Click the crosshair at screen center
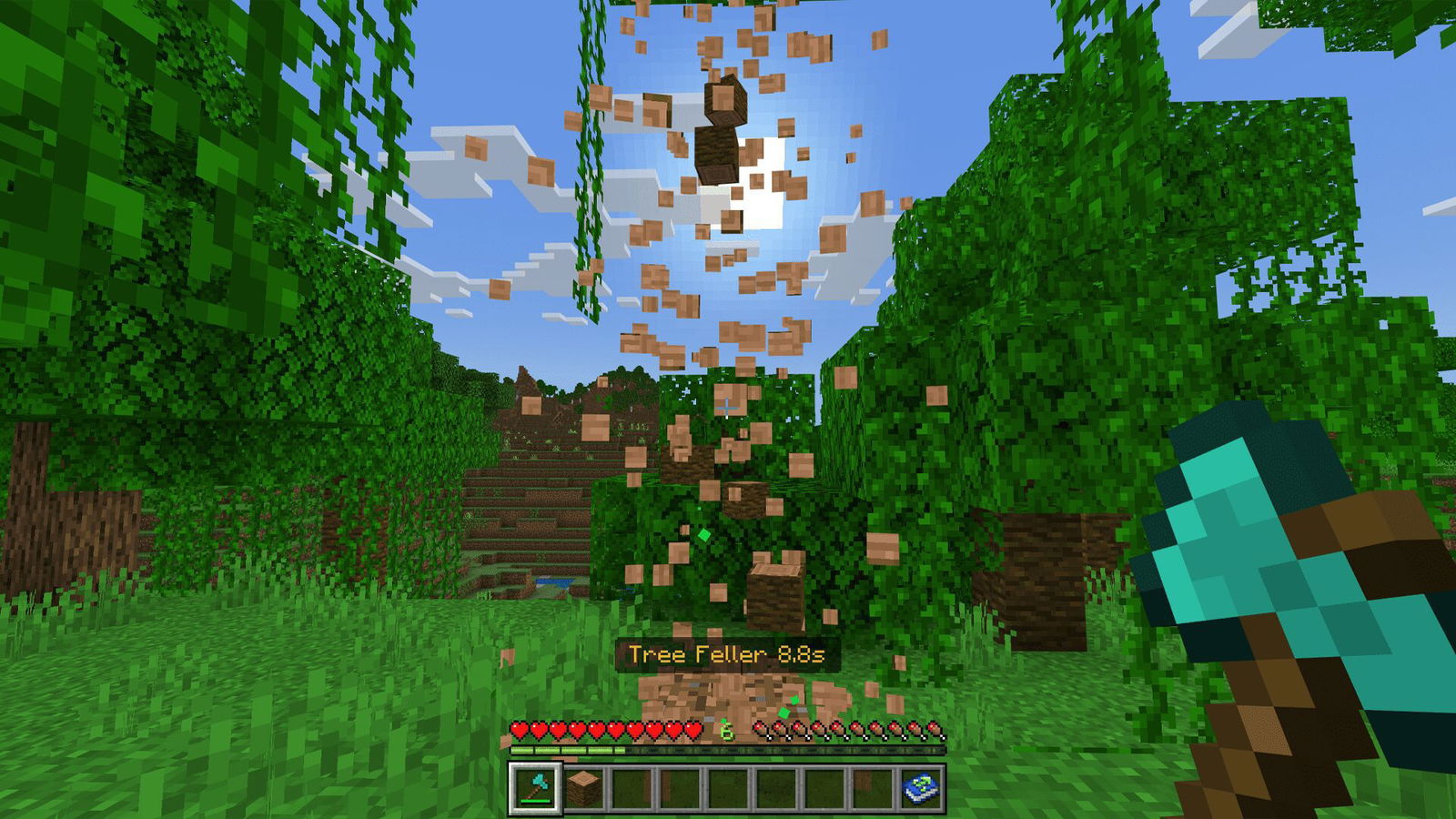The height and width of the screenshot is (819, 1456). coord(728,409)
